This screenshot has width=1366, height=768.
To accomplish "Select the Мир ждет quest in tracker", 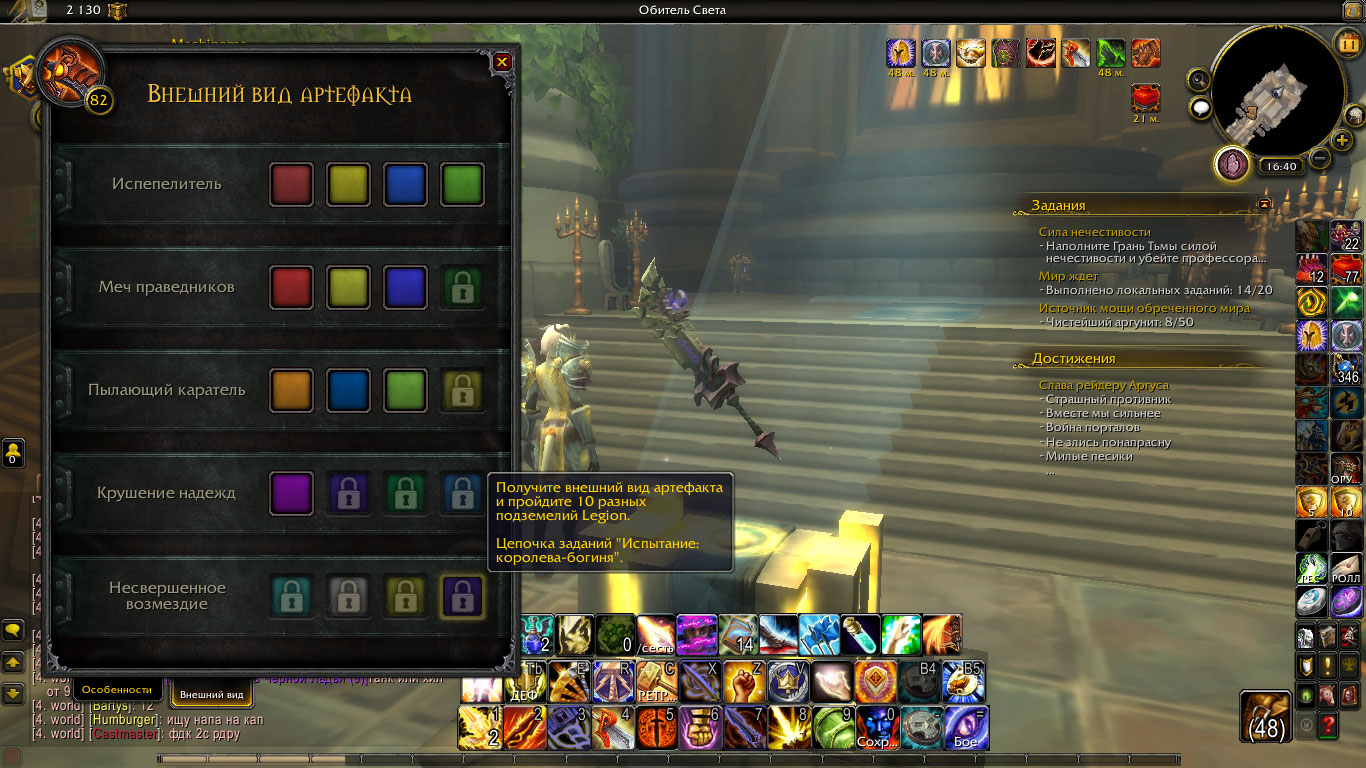I will [1068, 276].
